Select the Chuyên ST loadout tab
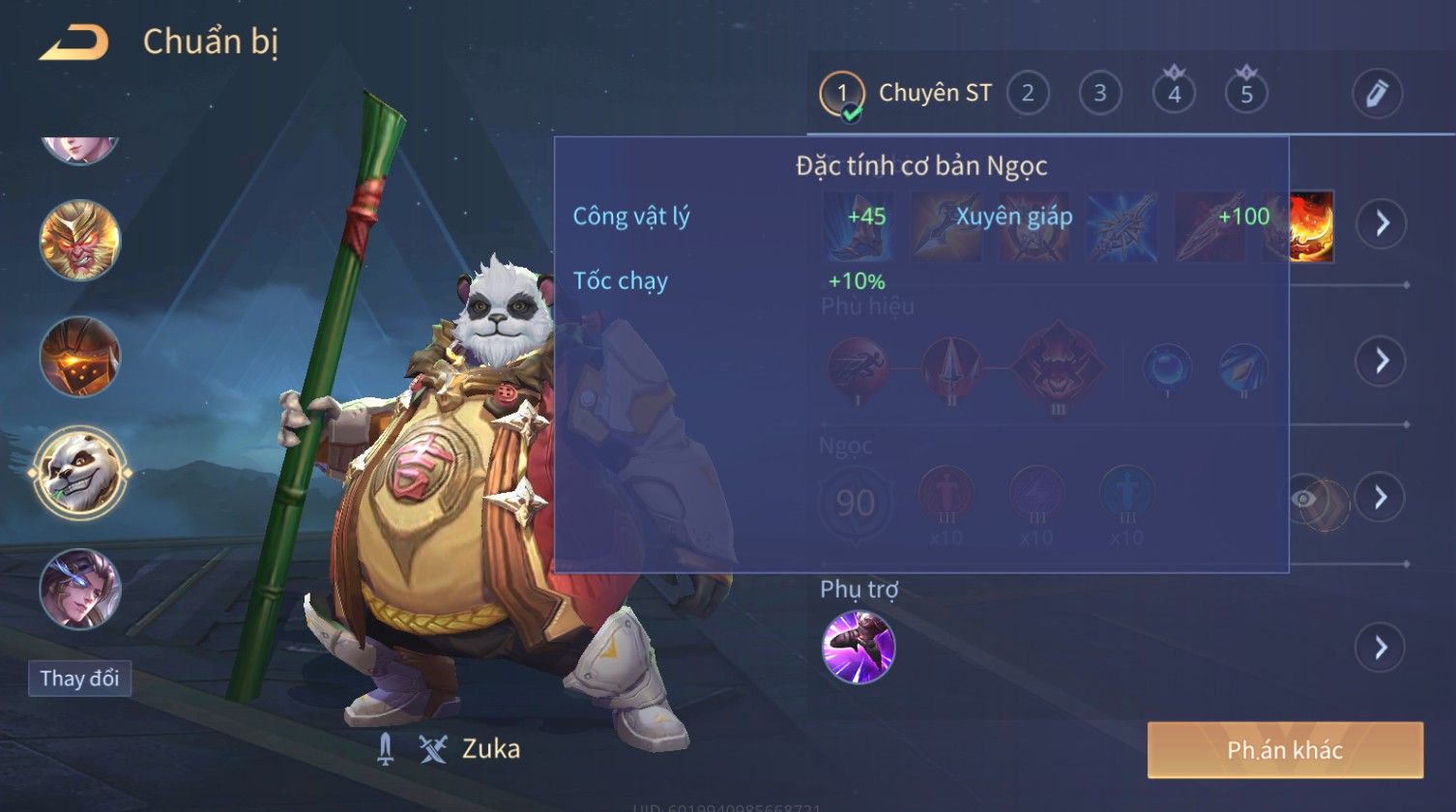Image resolution: width=1456 pixels, height=812 pixels. [905, 93]
